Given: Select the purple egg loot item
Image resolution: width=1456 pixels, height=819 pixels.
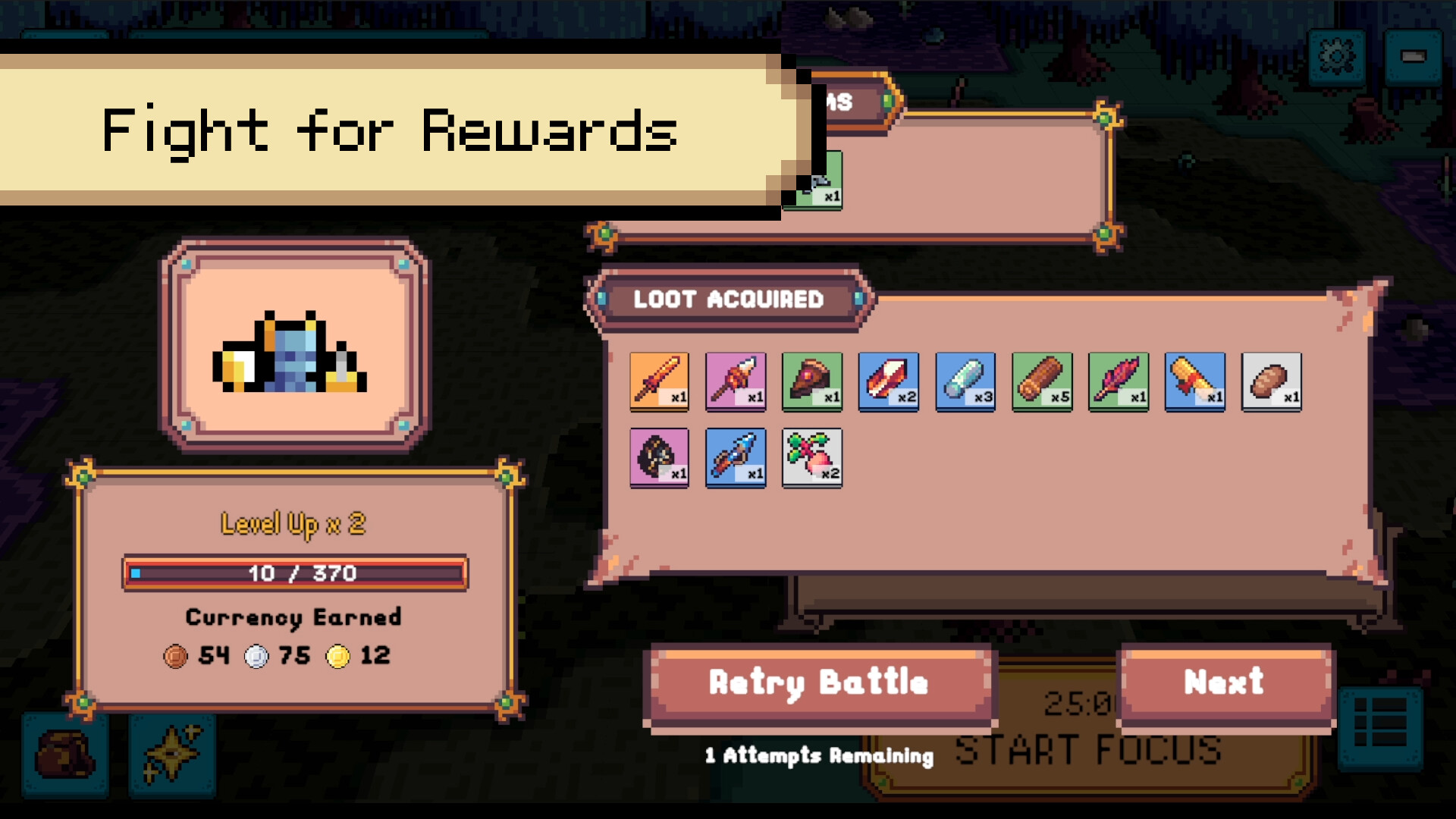Looking at the screenshot, I should coord(658,457).
